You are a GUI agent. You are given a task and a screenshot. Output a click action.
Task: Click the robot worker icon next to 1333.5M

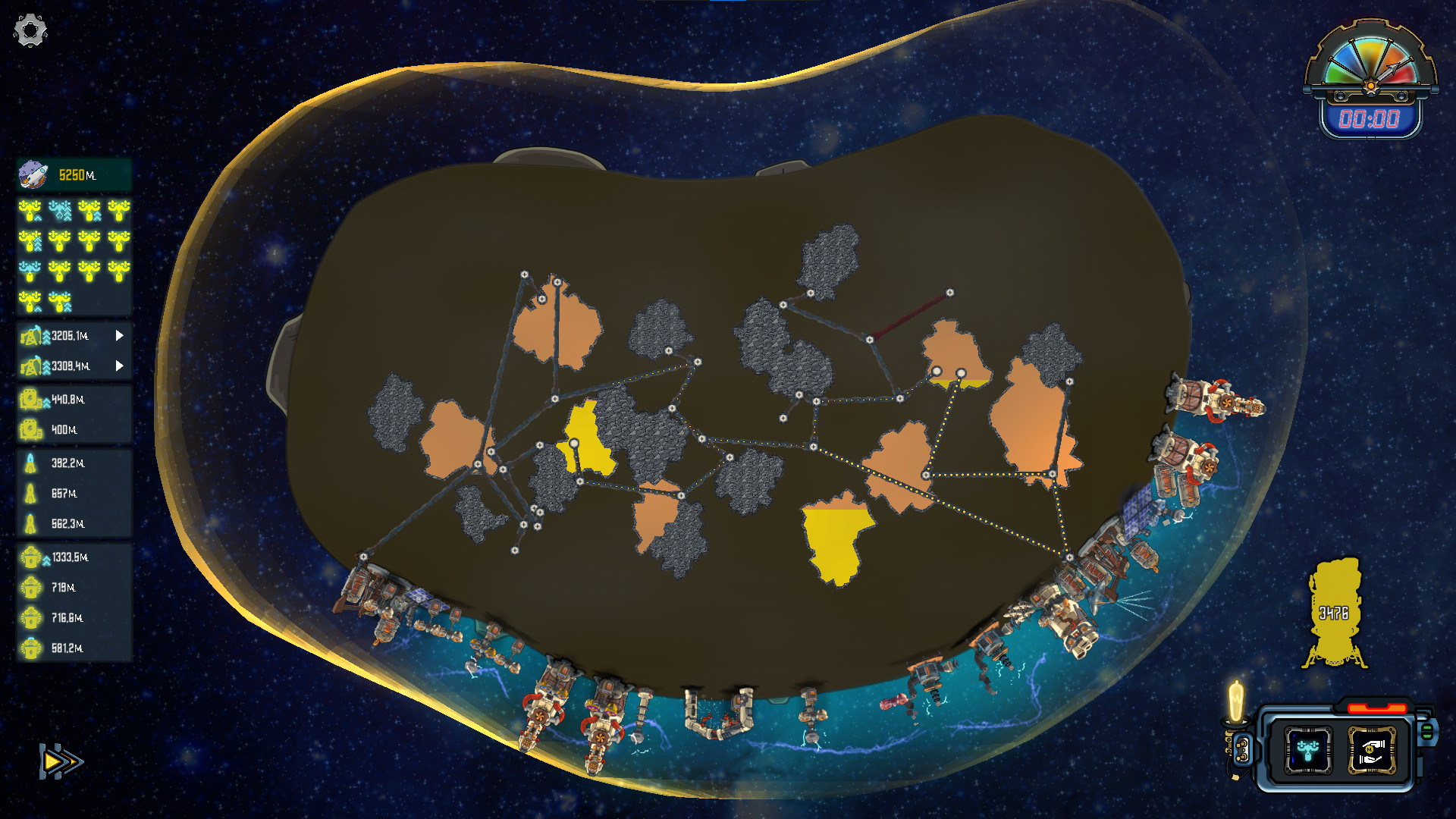[32, 557]
